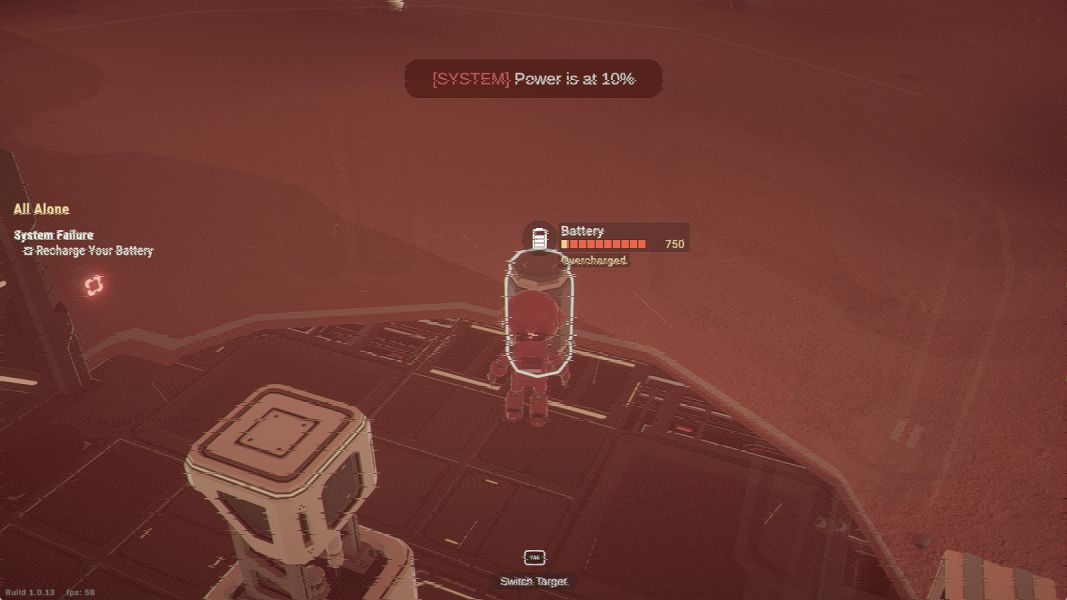Click the Recharge Your Battery objective
1067x600 pixels.
88,251
